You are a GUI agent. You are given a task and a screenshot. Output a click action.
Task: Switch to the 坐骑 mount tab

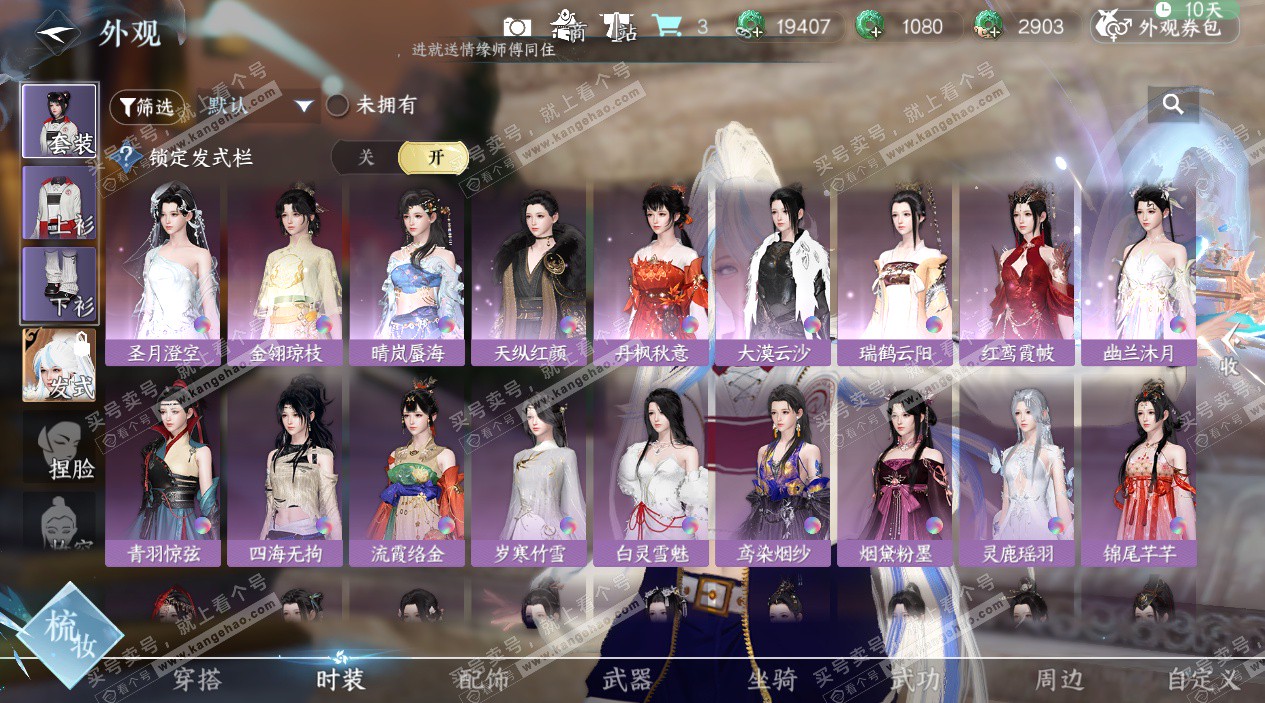772,680
